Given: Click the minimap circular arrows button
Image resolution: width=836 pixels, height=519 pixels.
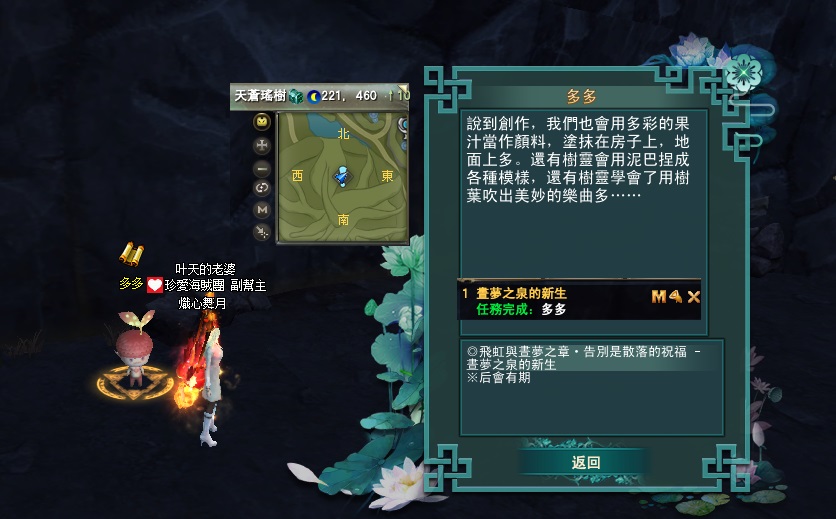Looking at the screenshot, I should tap(262, 187).
